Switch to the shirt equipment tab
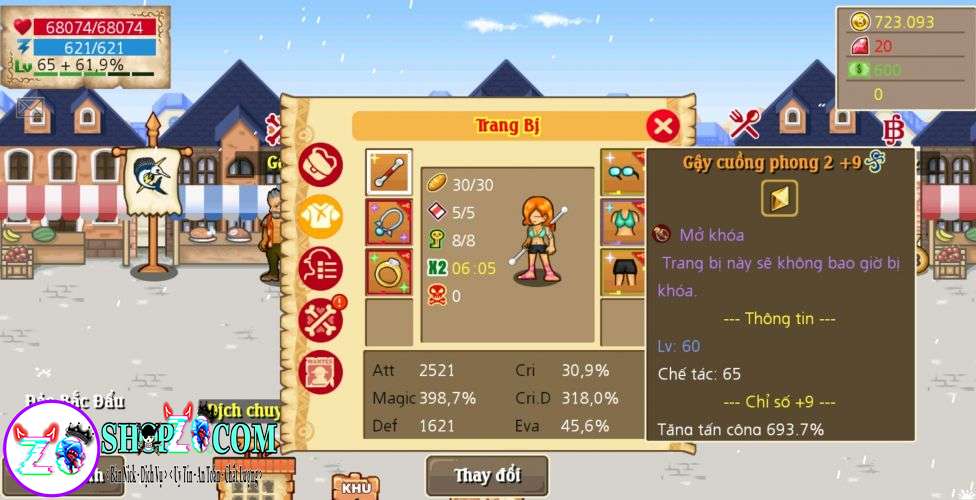The image size is (976, 500). pos(320,215)
